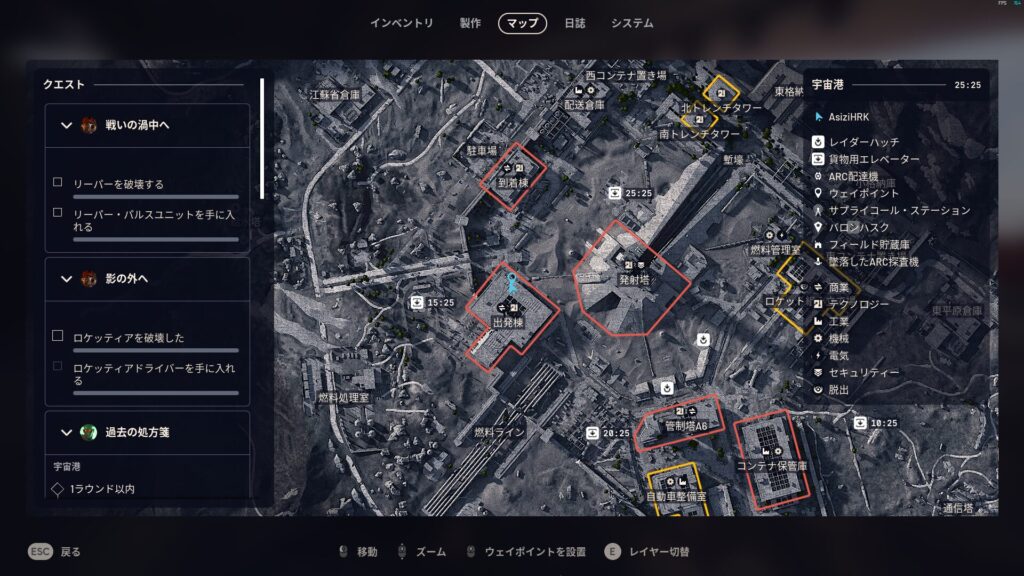Screen dimensions: 1024x576
Task: Open the 製作 crafting tab
Action: click(470, 23)
